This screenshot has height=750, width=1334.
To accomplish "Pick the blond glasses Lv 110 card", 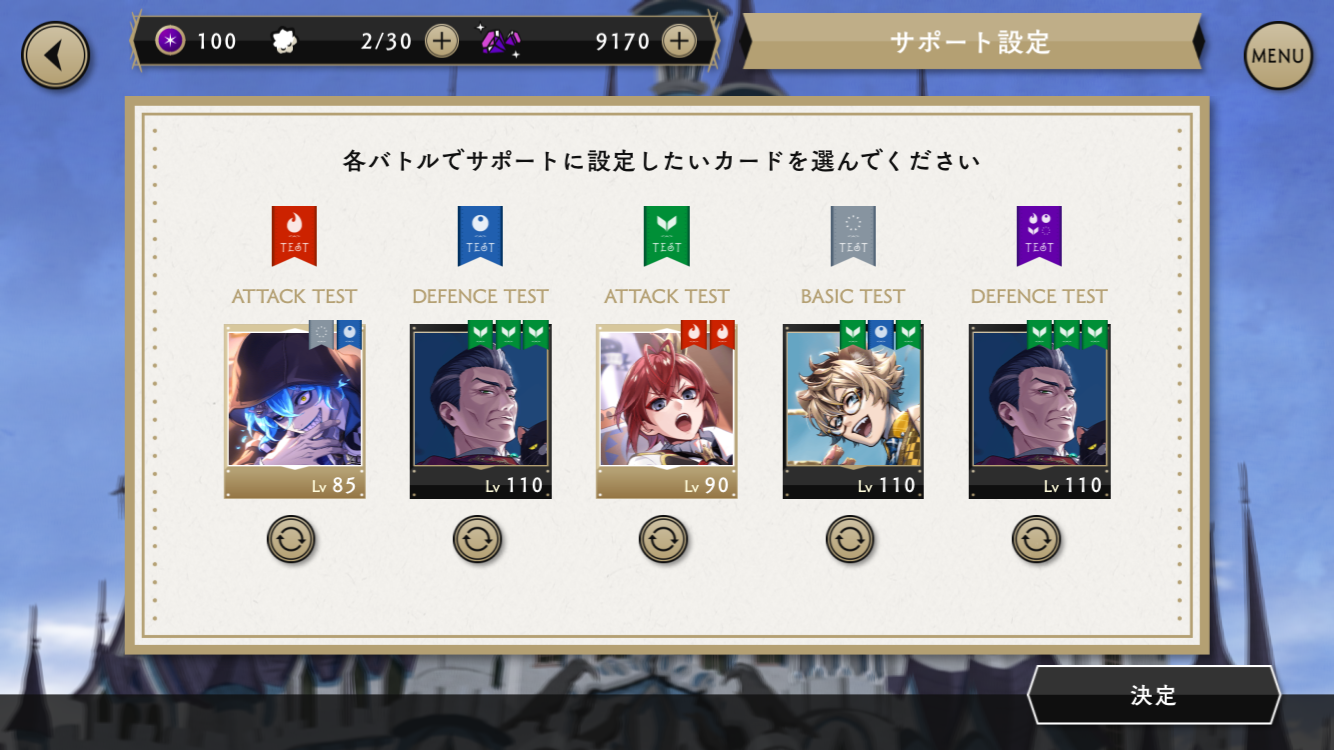I will tap(852, 410).
